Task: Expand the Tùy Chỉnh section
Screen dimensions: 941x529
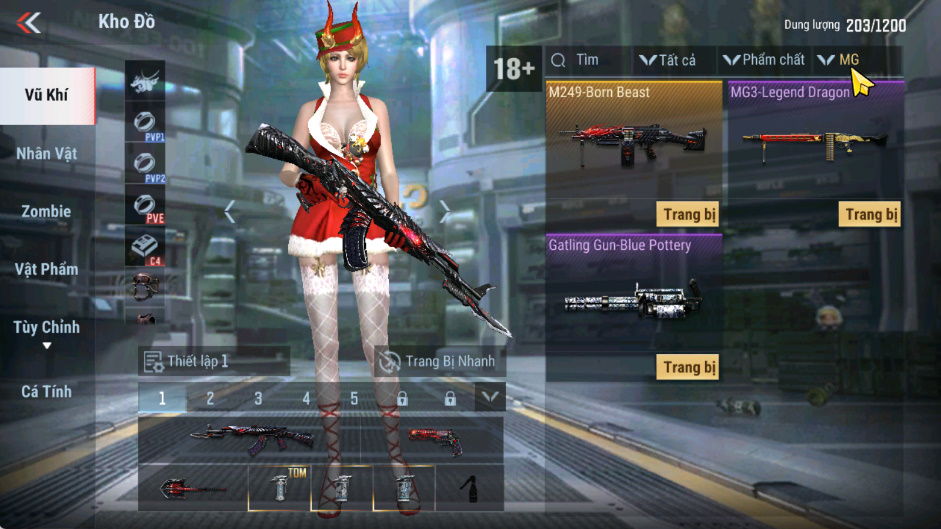Action: (47, 332)
